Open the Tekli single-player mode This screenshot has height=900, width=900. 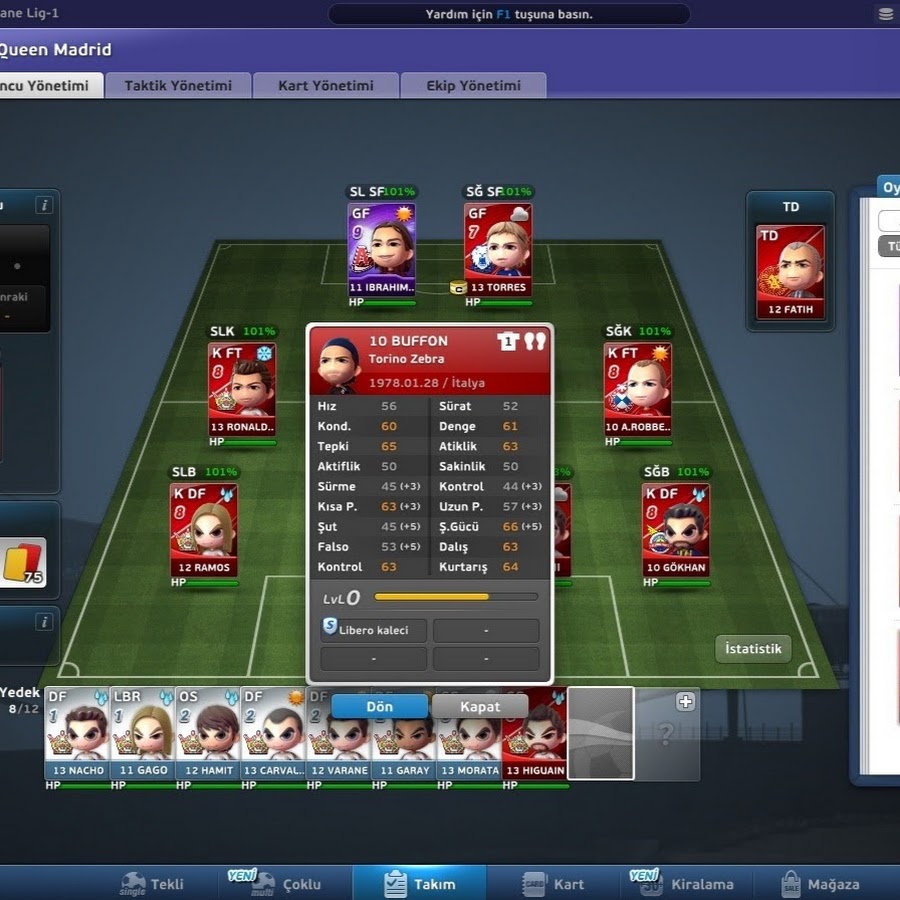[153, 884]
